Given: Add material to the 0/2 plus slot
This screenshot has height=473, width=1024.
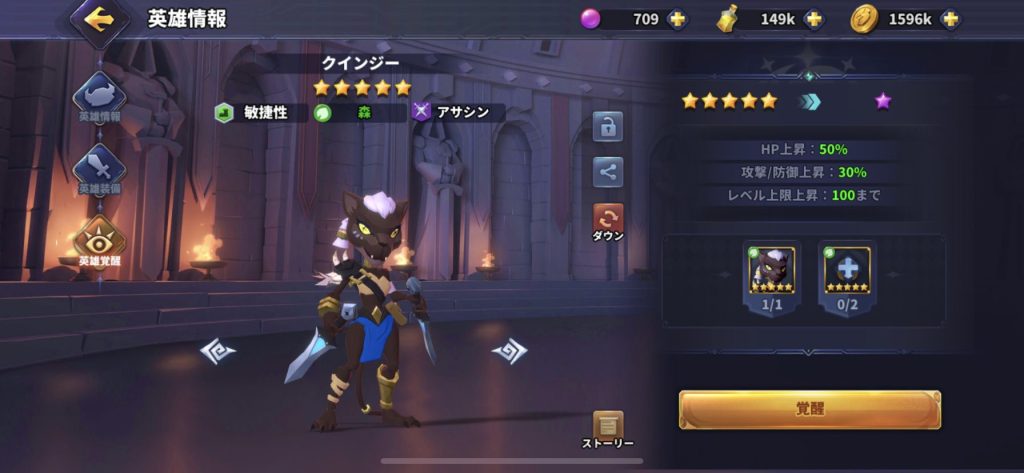Looking at the screenshot, I should (847, 271).
